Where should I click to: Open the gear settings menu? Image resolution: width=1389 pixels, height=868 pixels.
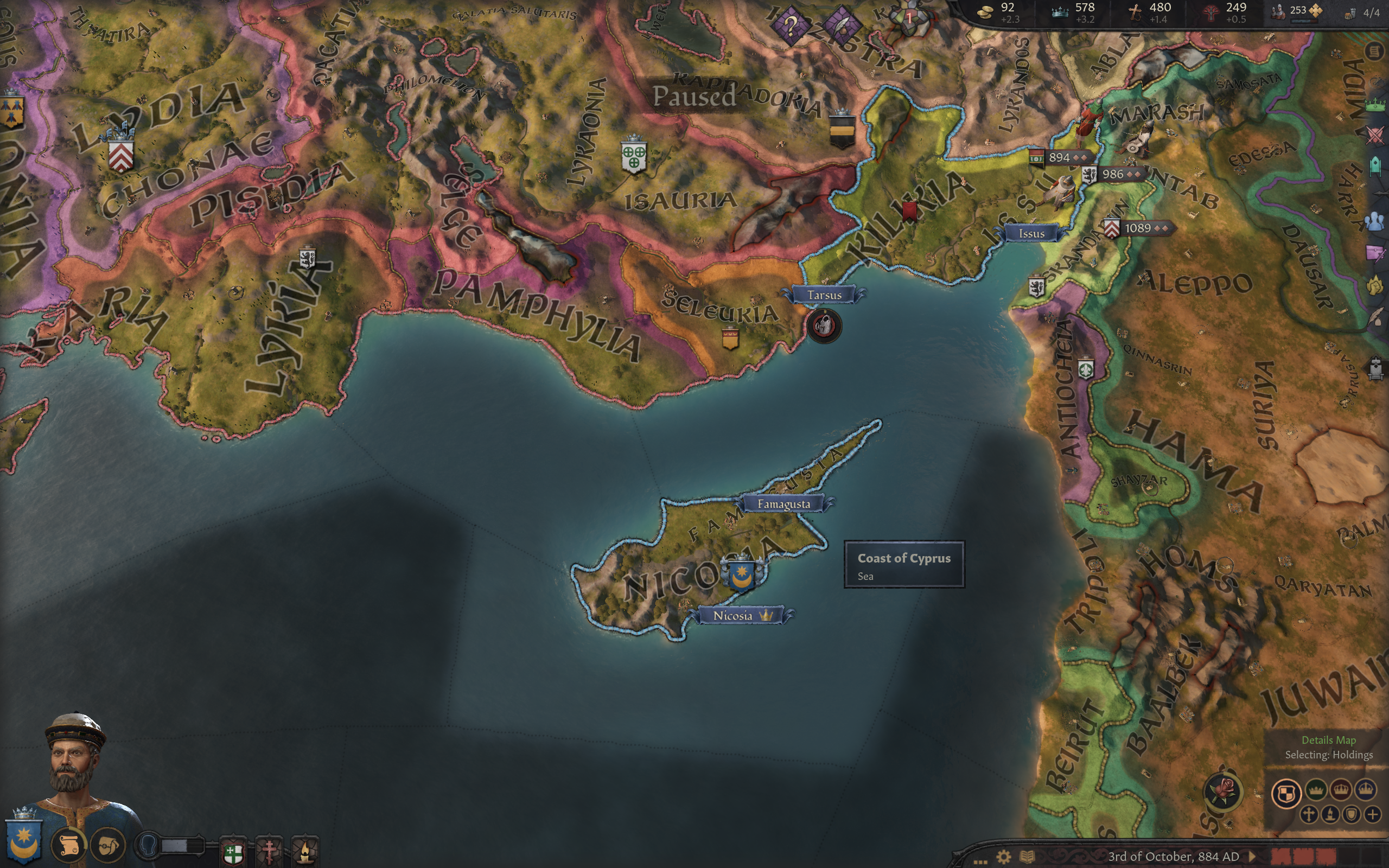tap(1003, 857)
